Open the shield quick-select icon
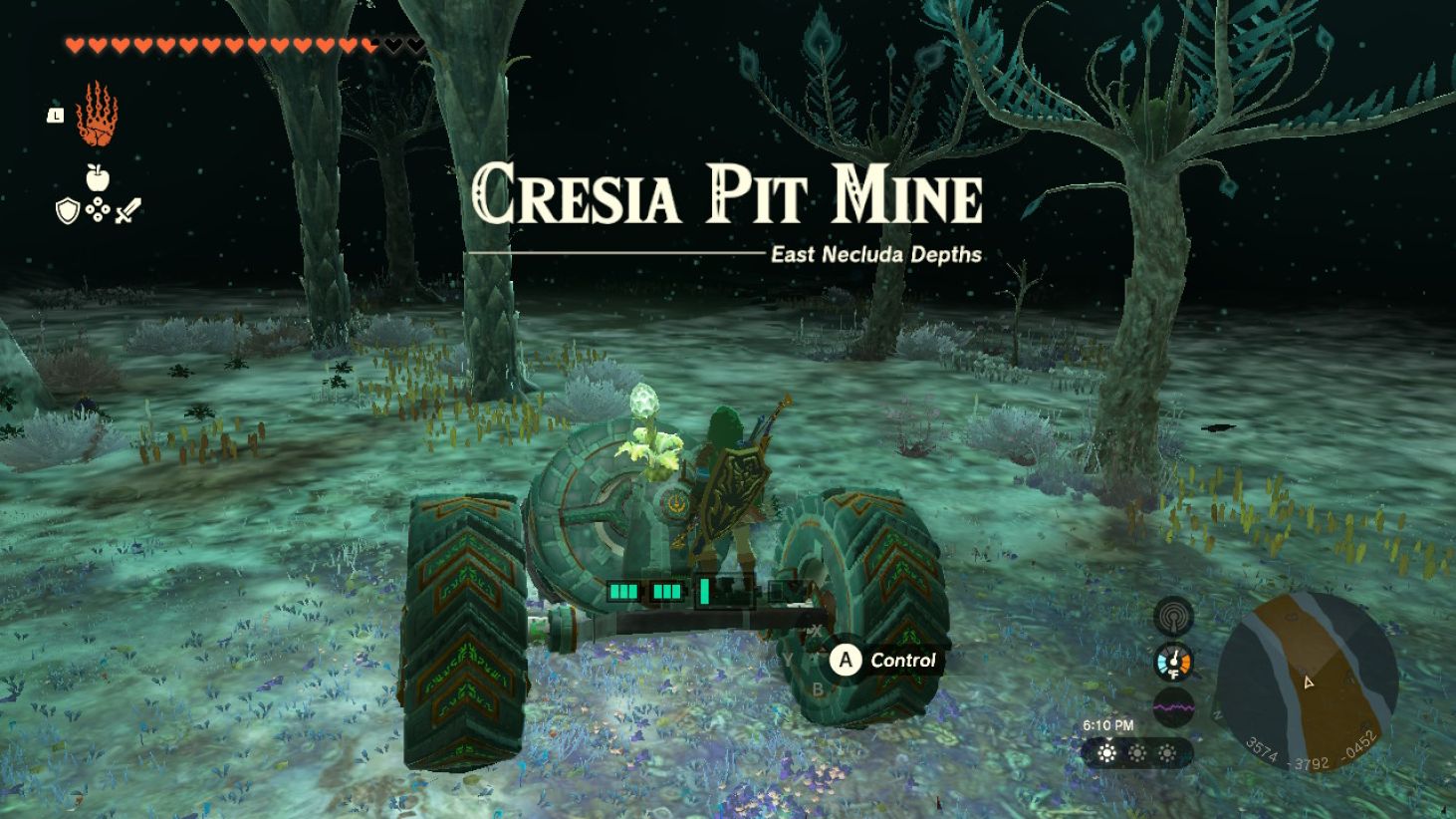The height and width of the screenshot is (819, 1456). 67,210
